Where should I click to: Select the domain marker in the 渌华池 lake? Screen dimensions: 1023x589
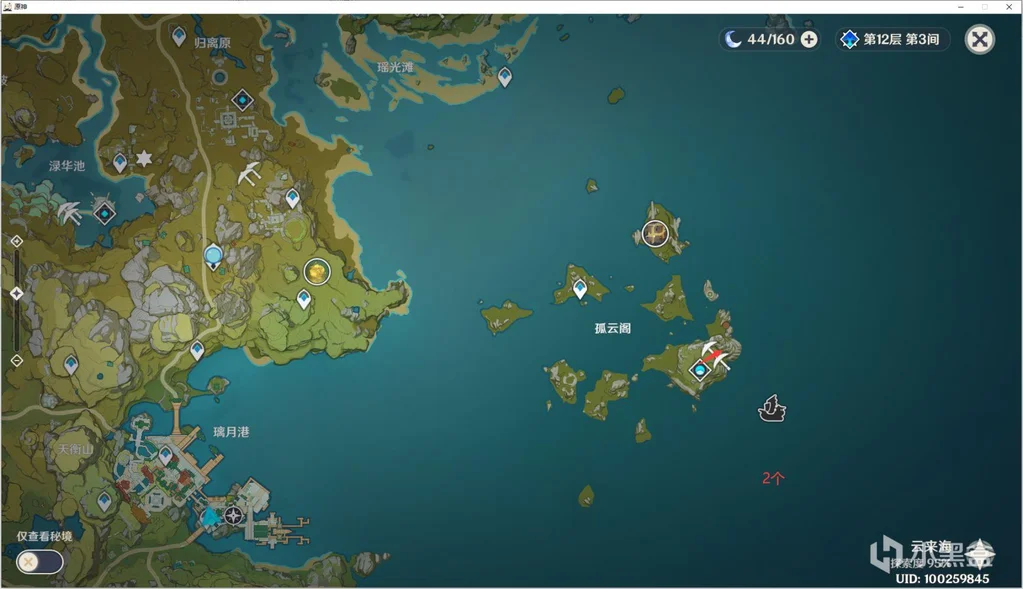(104, 212)
